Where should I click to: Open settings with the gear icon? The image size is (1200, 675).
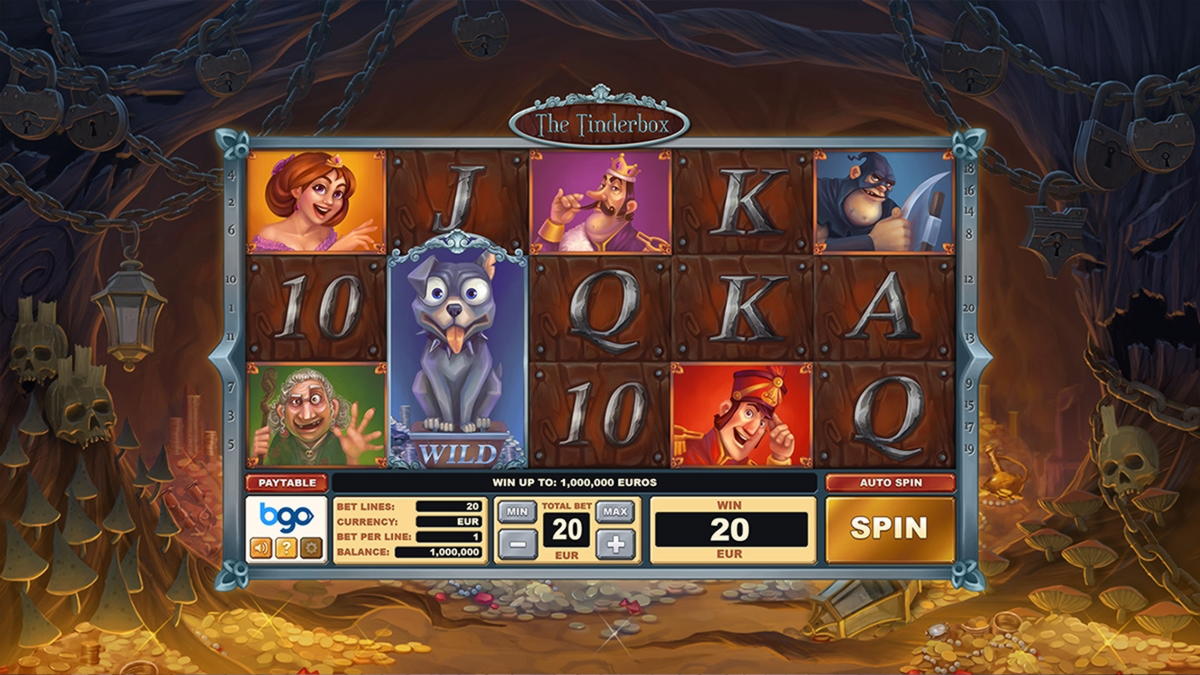311,547
